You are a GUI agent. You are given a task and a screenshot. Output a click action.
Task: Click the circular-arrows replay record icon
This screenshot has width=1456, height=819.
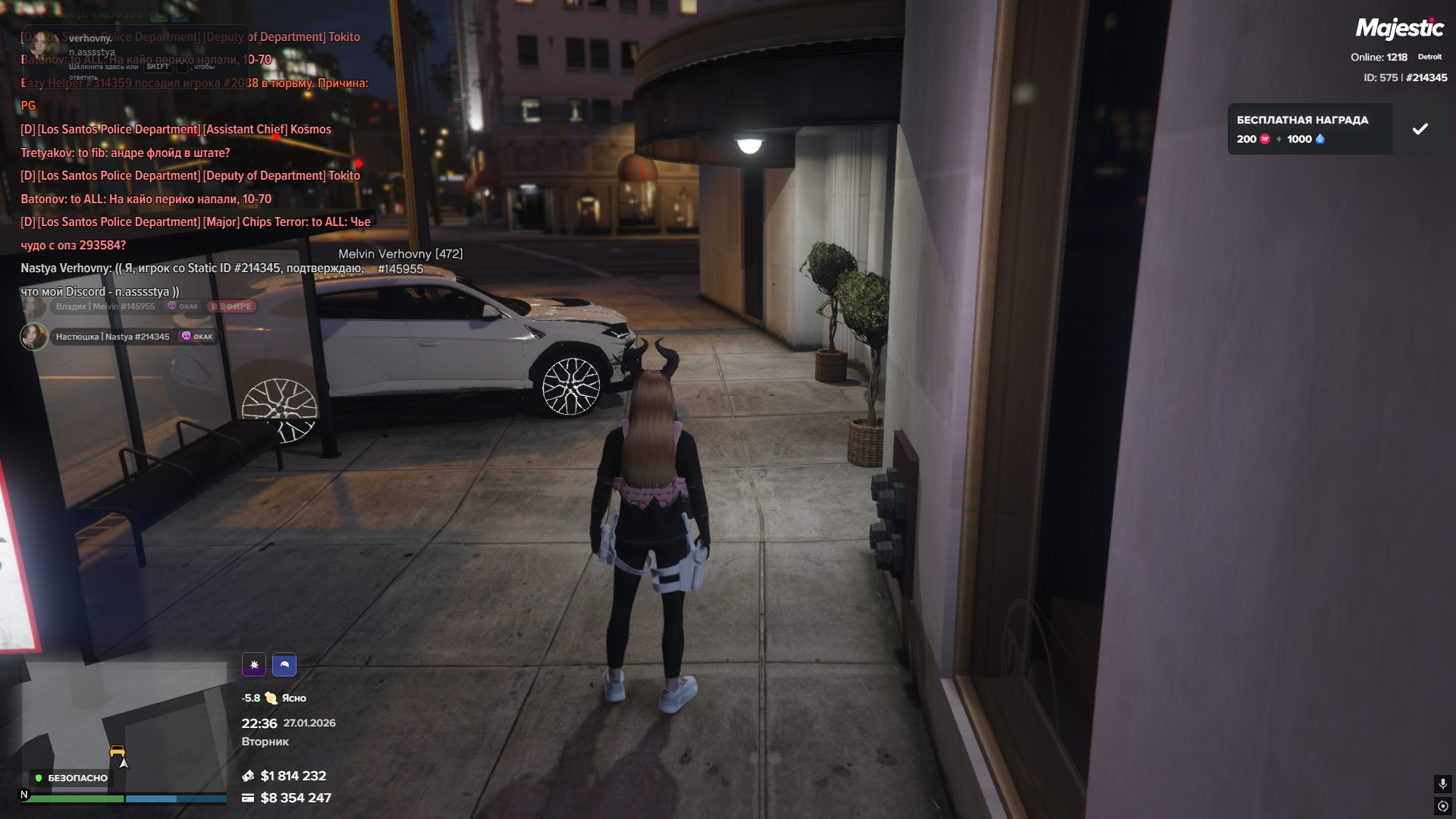tap(1442, 806)
